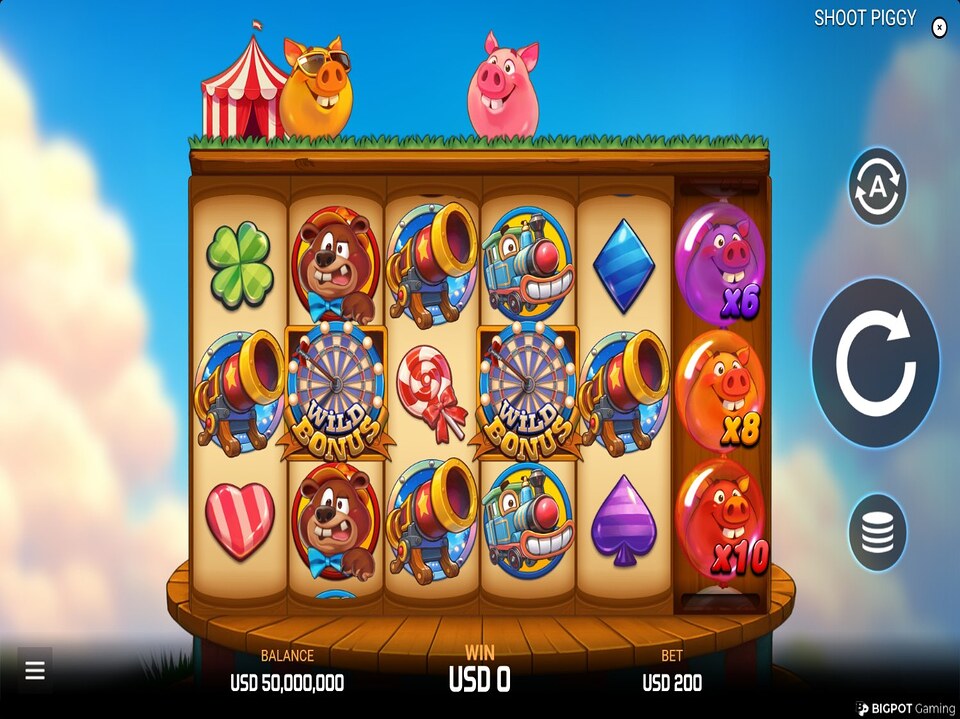Close the Shoot Piggy game
This screenshot has width=960, height=719.
[x=939, y=28]
